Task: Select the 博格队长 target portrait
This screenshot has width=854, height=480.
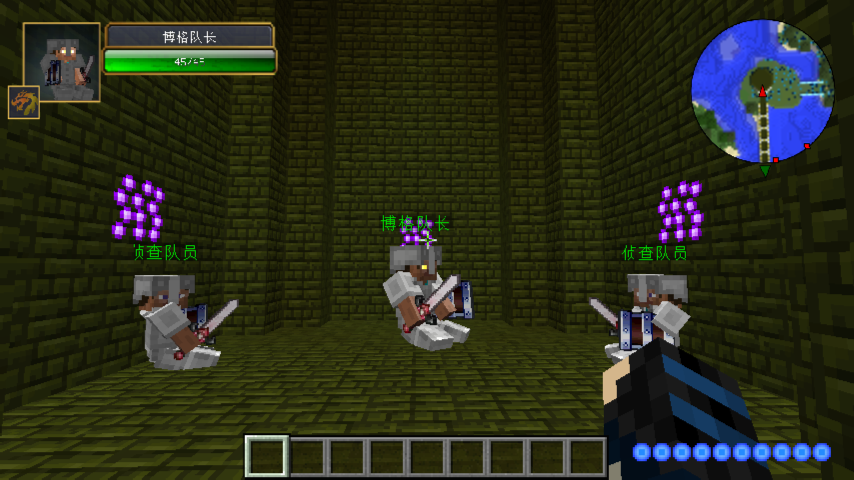Action: [62, 62]
